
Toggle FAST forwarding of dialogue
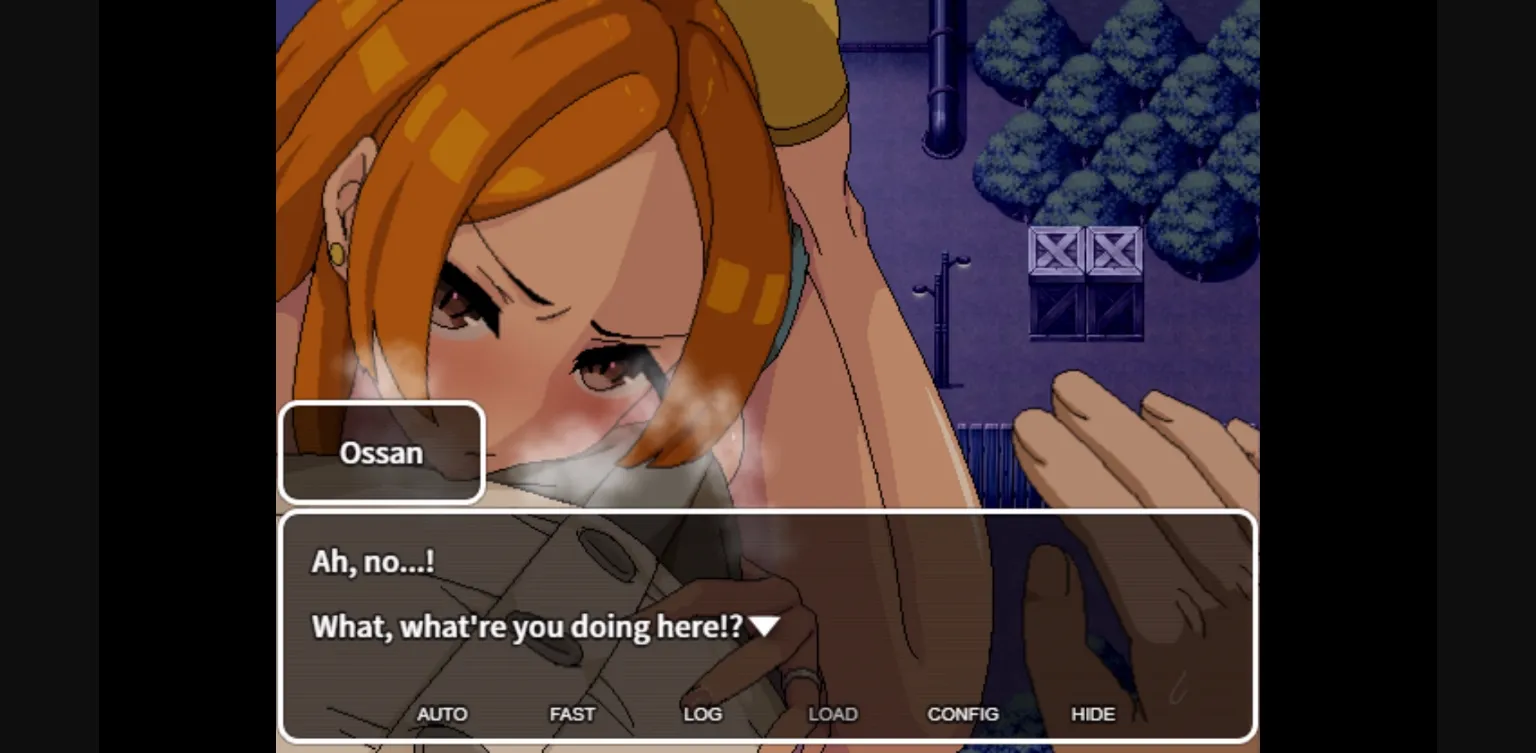coord(572,714)
